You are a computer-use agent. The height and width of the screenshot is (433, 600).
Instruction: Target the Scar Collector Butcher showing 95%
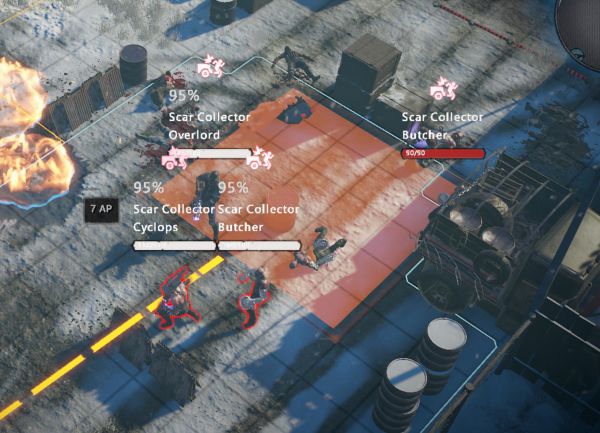tap(258, 217)
